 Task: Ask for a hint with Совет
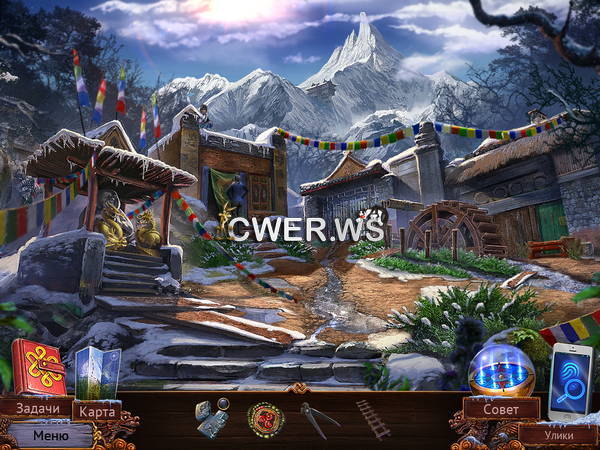pyautogui.click(x=502, y=408)
